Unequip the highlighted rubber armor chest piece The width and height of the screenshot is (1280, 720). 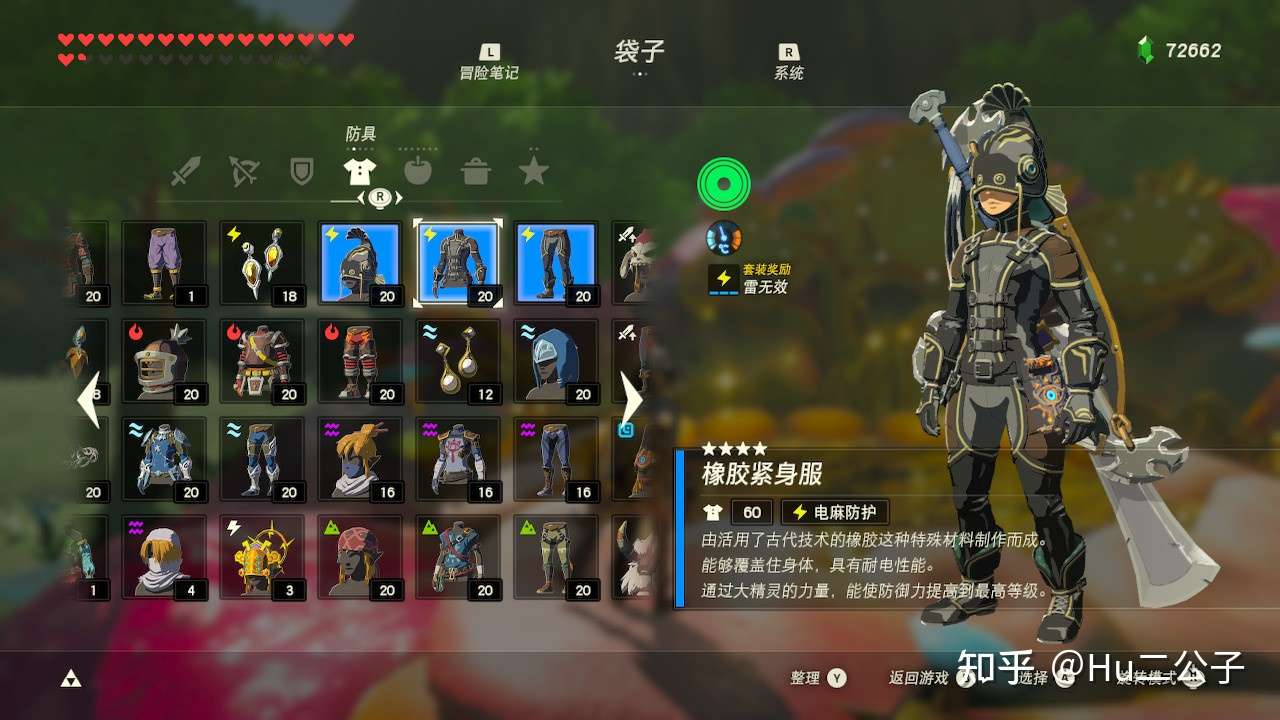[457, 260]
